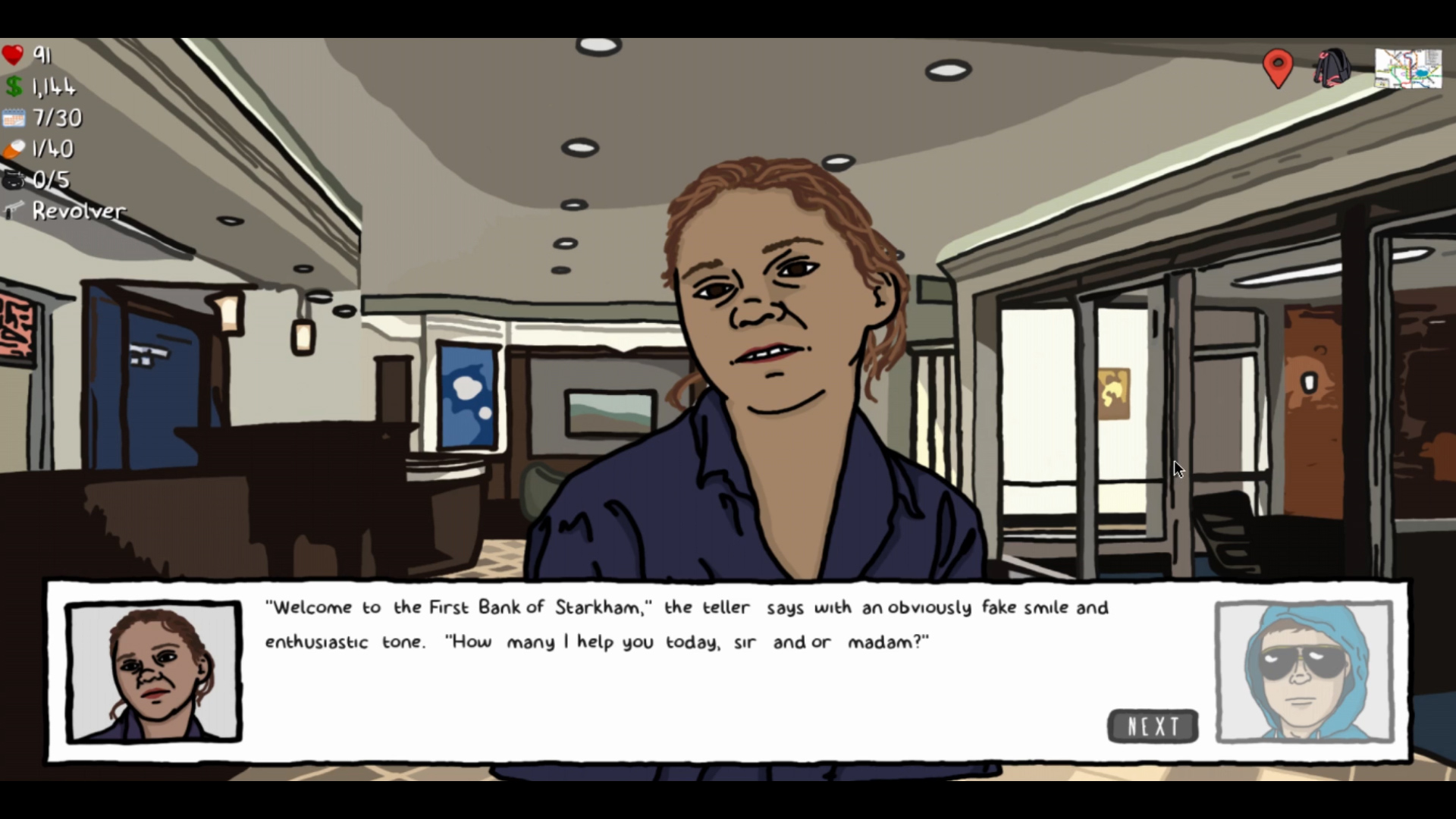The width and height of the screenshot is (1456, 819).
Task: Click the red location pin marker
Action: 1277,67
